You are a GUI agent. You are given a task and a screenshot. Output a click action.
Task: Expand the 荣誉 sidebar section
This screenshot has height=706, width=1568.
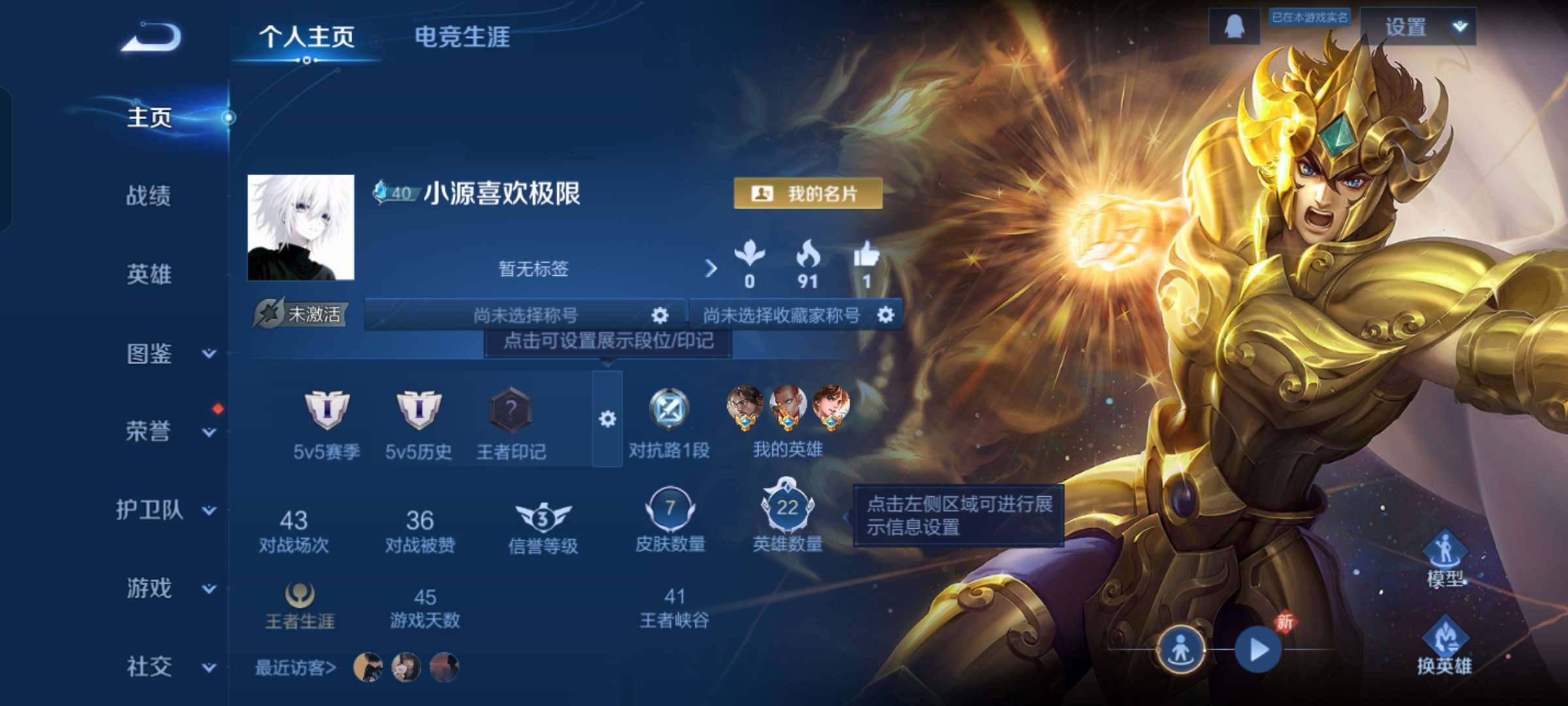point(149,432)
